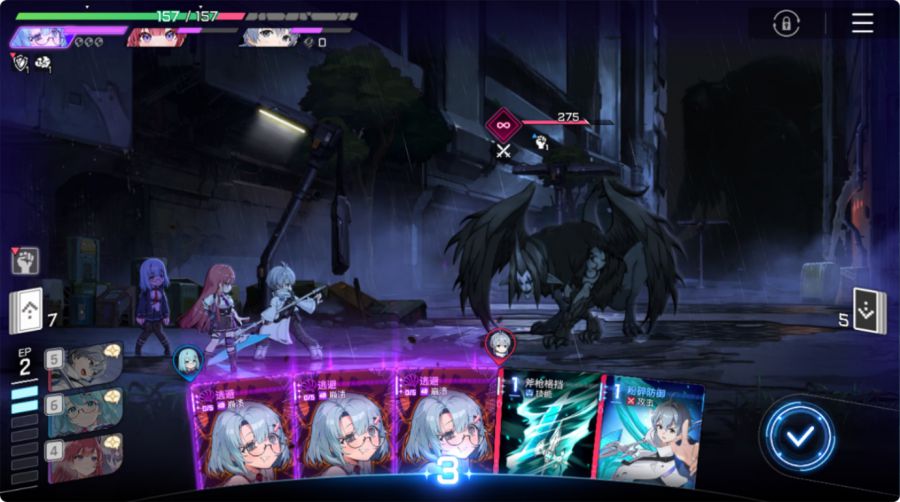Open the hamburger menu
This screenshot has height=502, width=900.
(x=862, y=23)
